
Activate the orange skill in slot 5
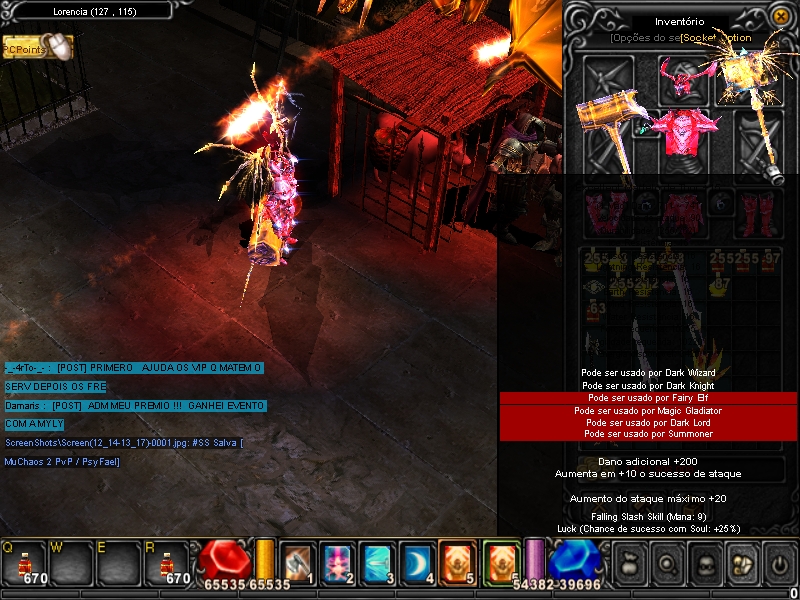[x=456, y=563]
